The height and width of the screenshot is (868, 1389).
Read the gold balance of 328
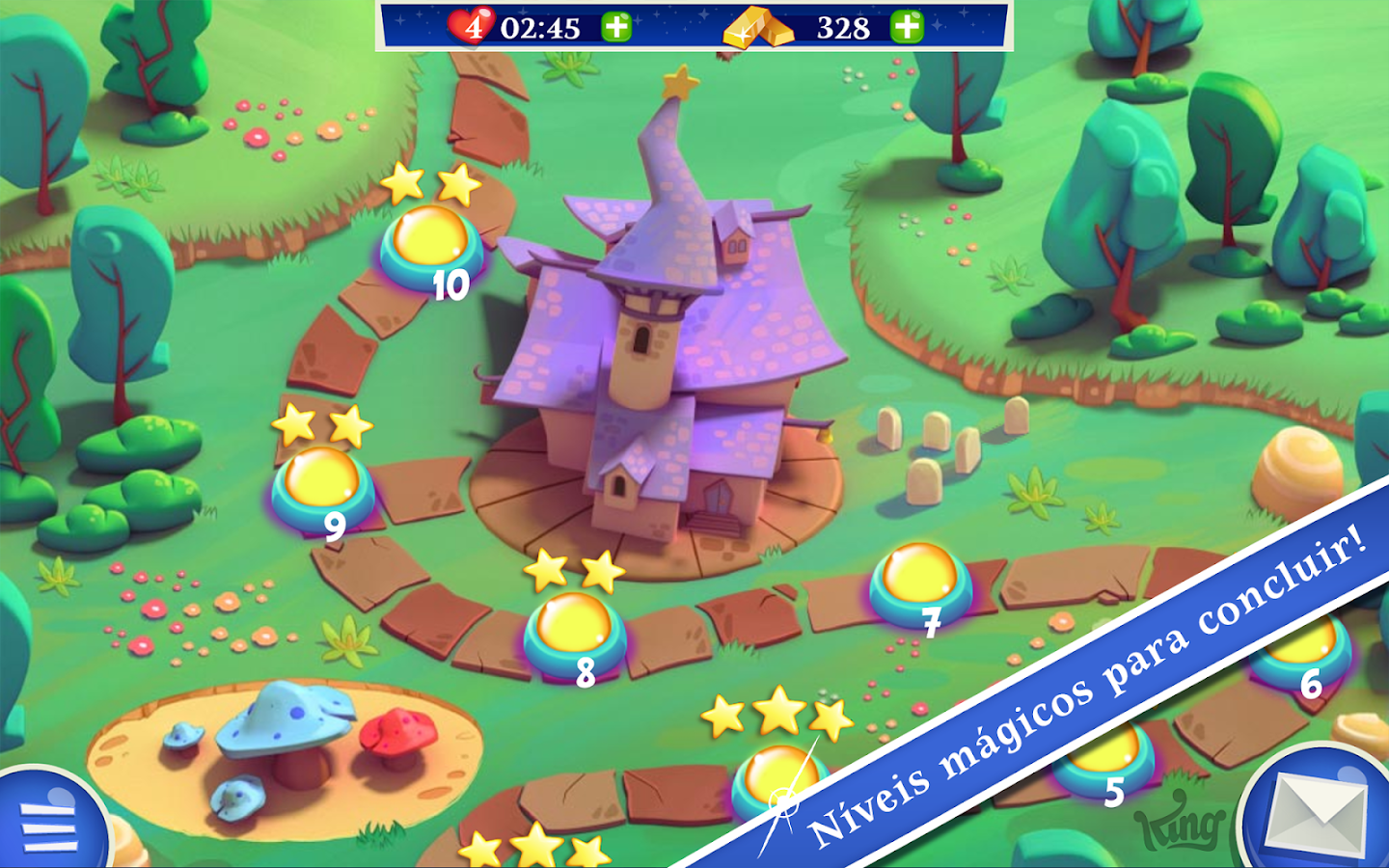pyautogui.click(x=843, y=26)
